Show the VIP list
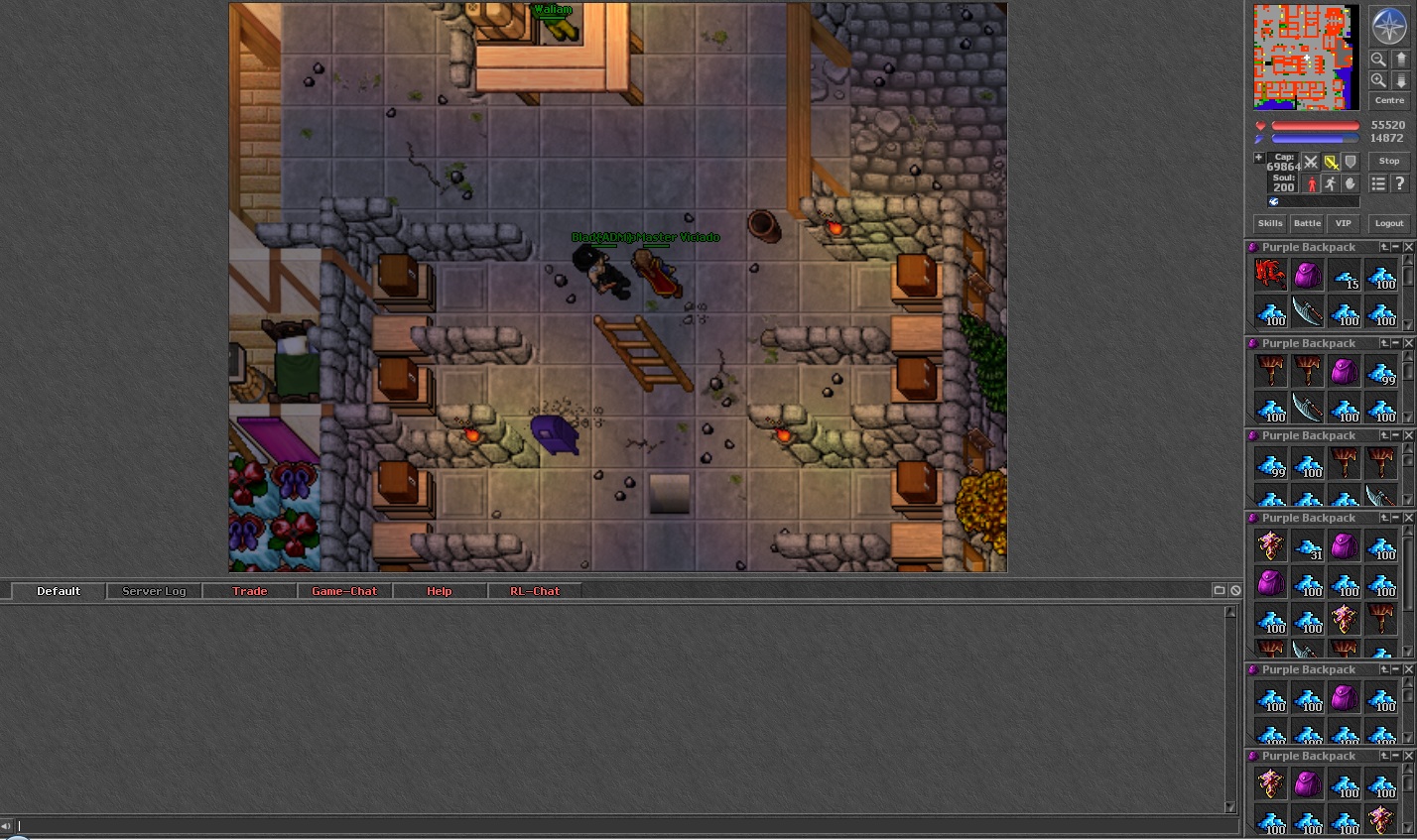 click(x=1343, y=223)
